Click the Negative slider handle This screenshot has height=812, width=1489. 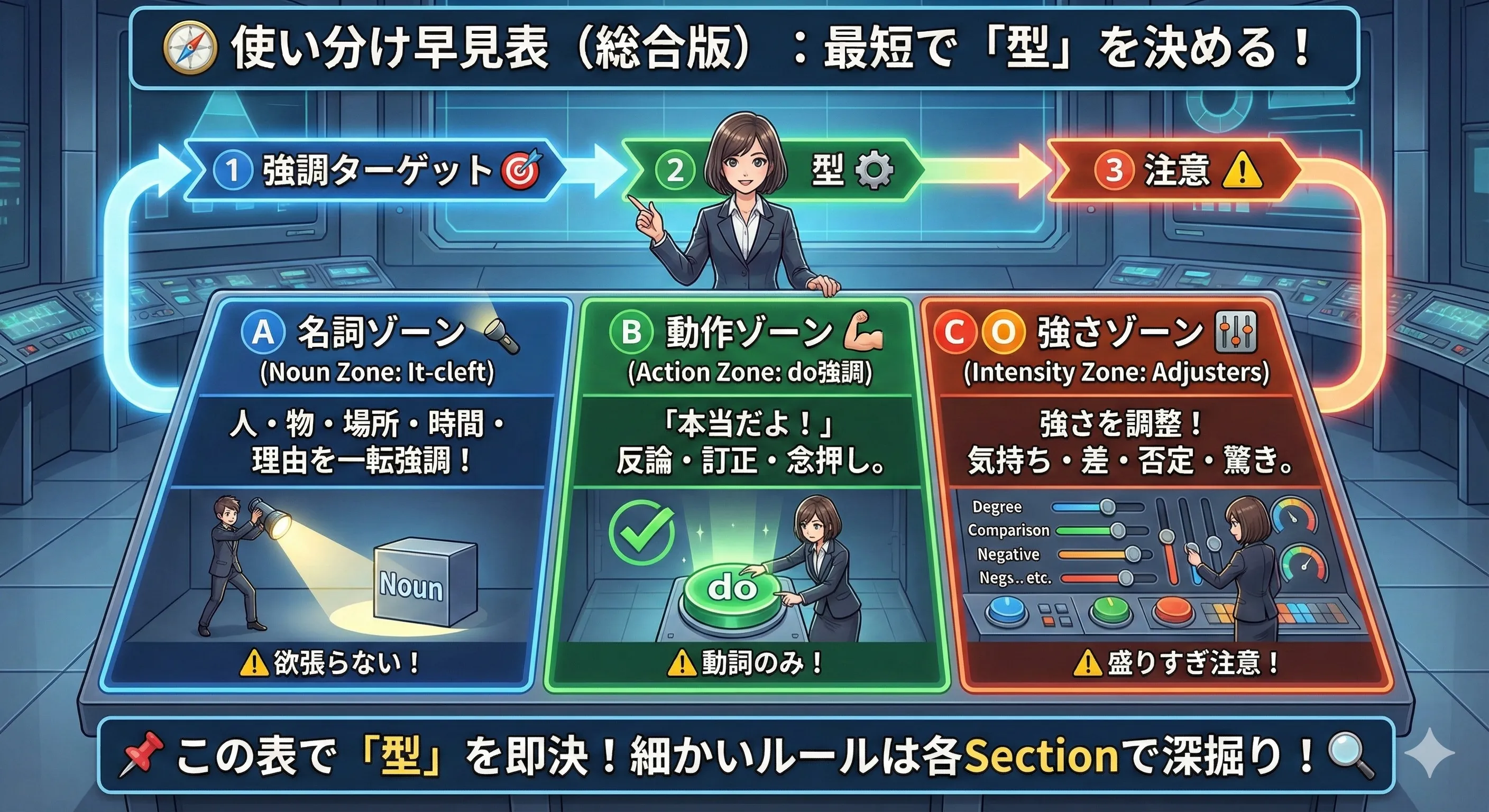click(x=1133, y=554)
